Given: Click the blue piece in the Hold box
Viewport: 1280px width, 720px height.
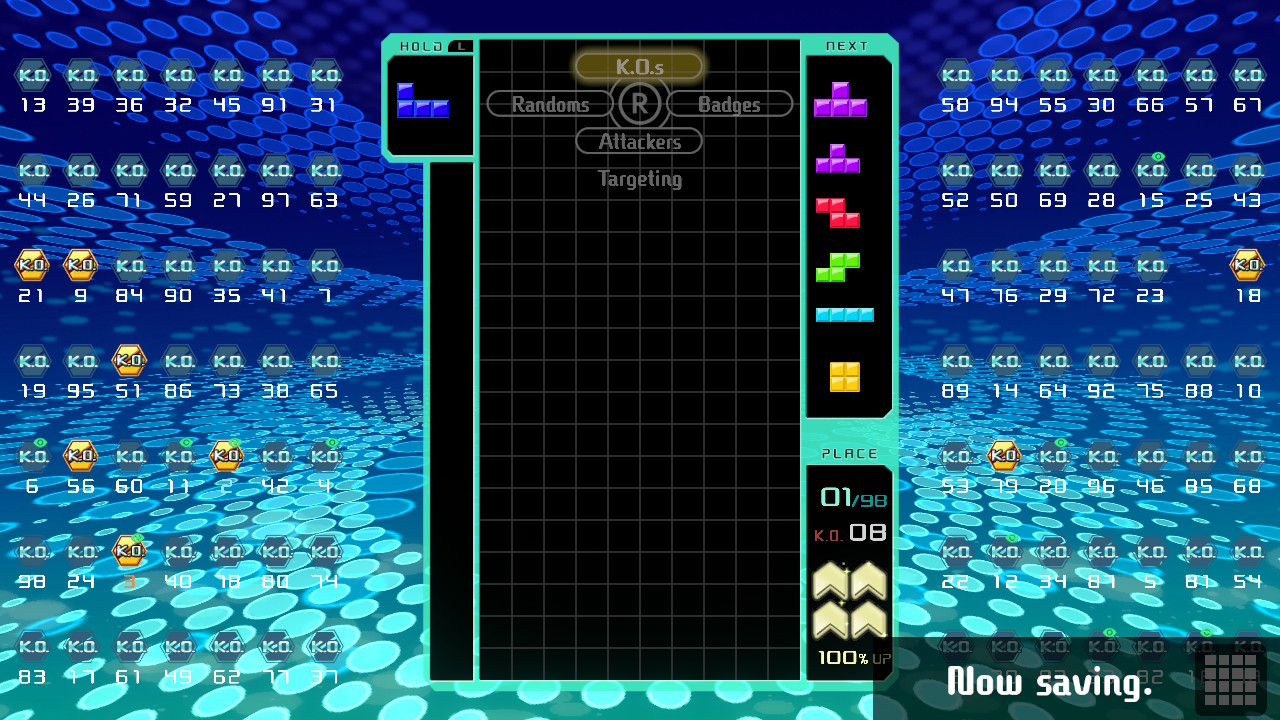Looking at the screenshot, I should 422,101.
